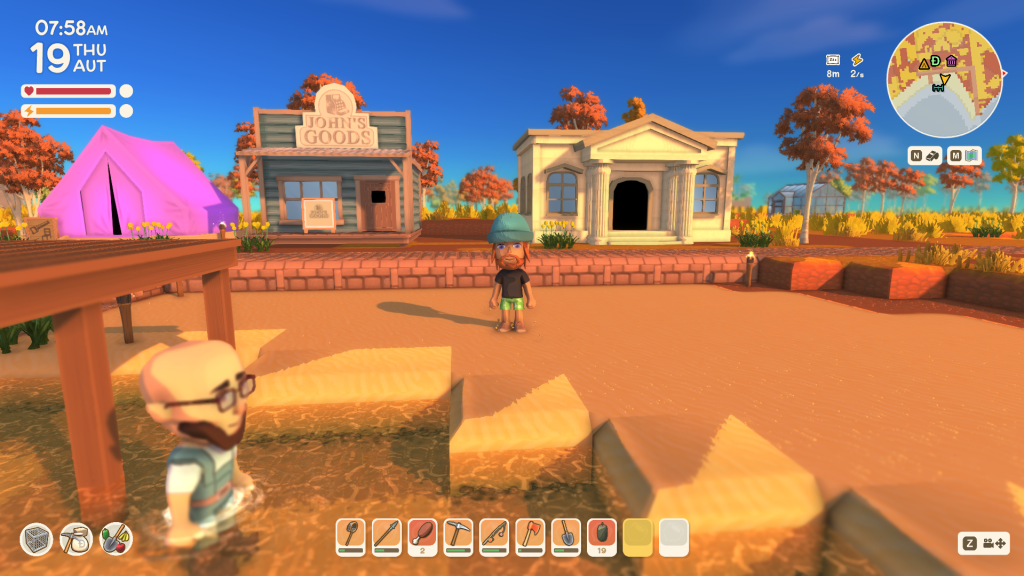Open the pickaxe and money bag menu
This screenshot has width=1024, height=576.
[x=76, y=540]
